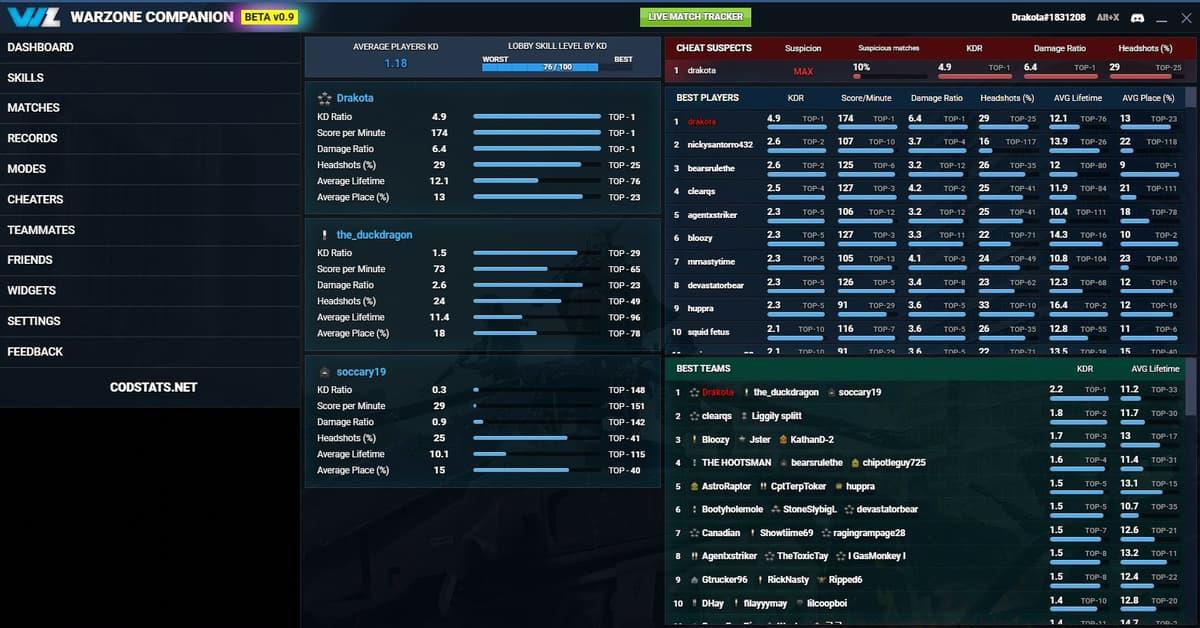This screenshot has width=1200, height=628.
Task: Select soccary19 in the squad stats panel
Action: click(361, 372)
